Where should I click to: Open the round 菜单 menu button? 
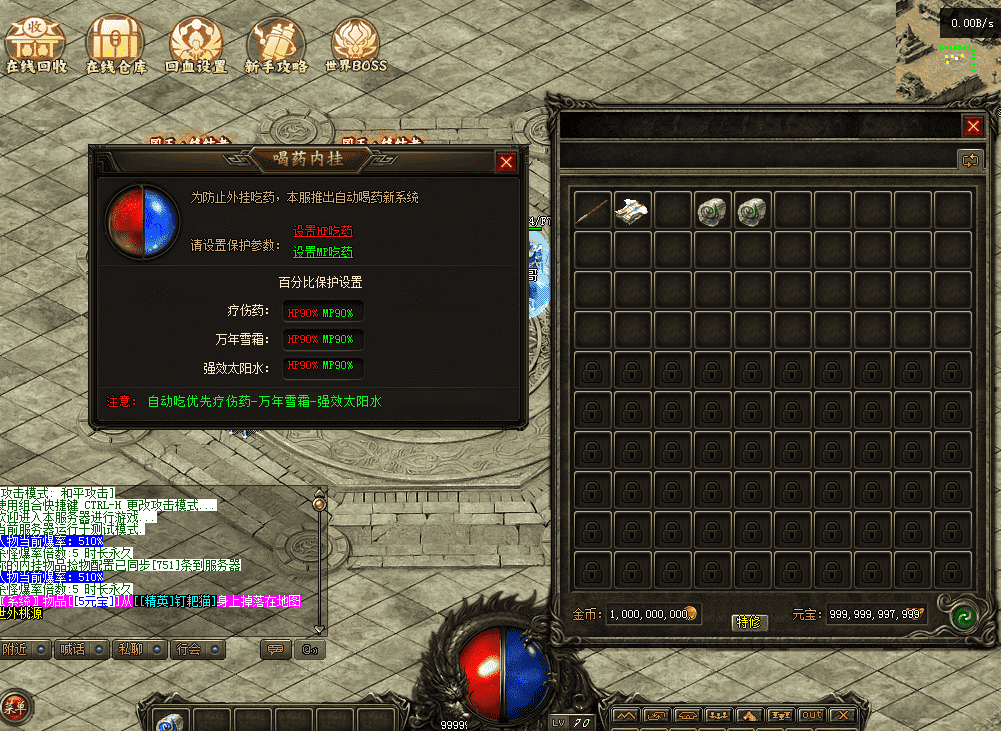point(16,707)
